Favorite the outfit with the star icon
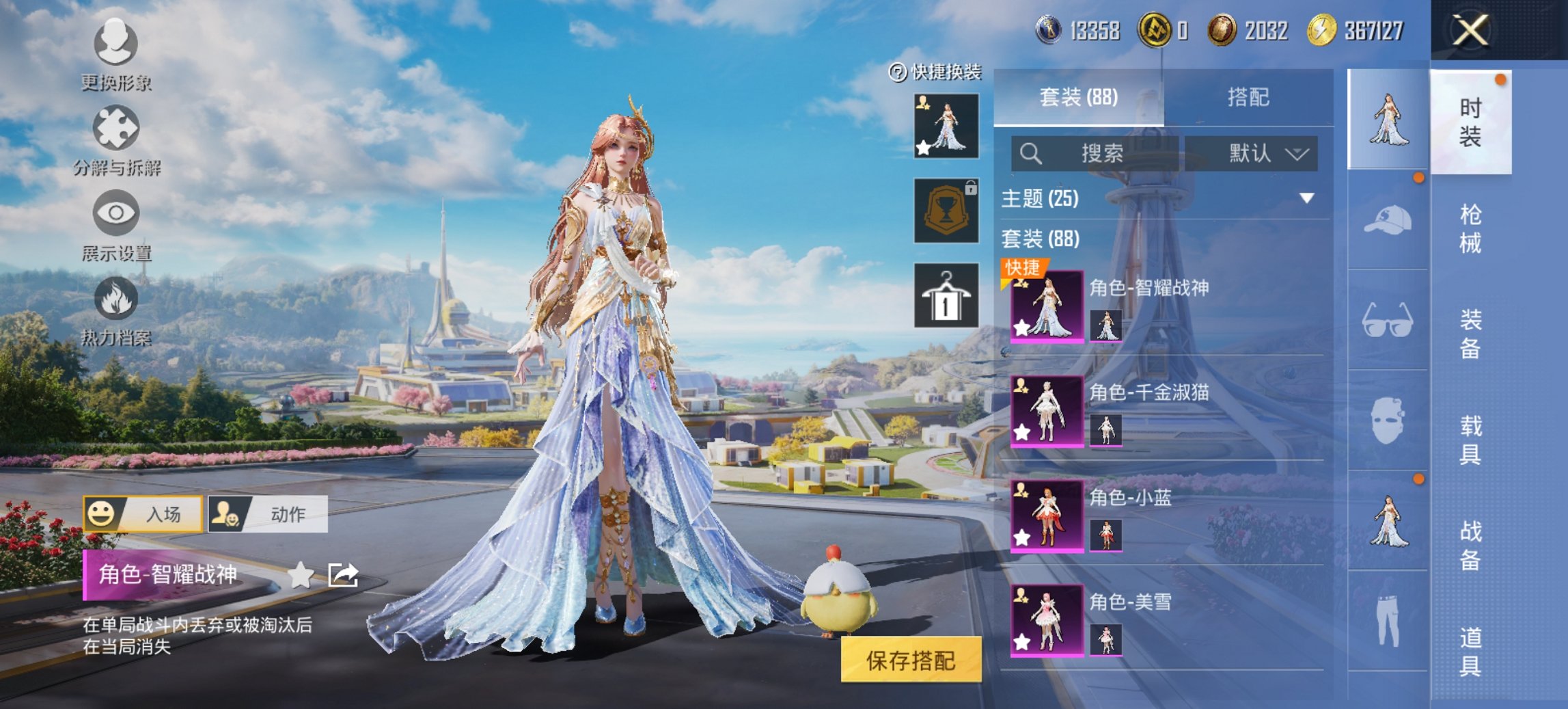 (301, 575)
